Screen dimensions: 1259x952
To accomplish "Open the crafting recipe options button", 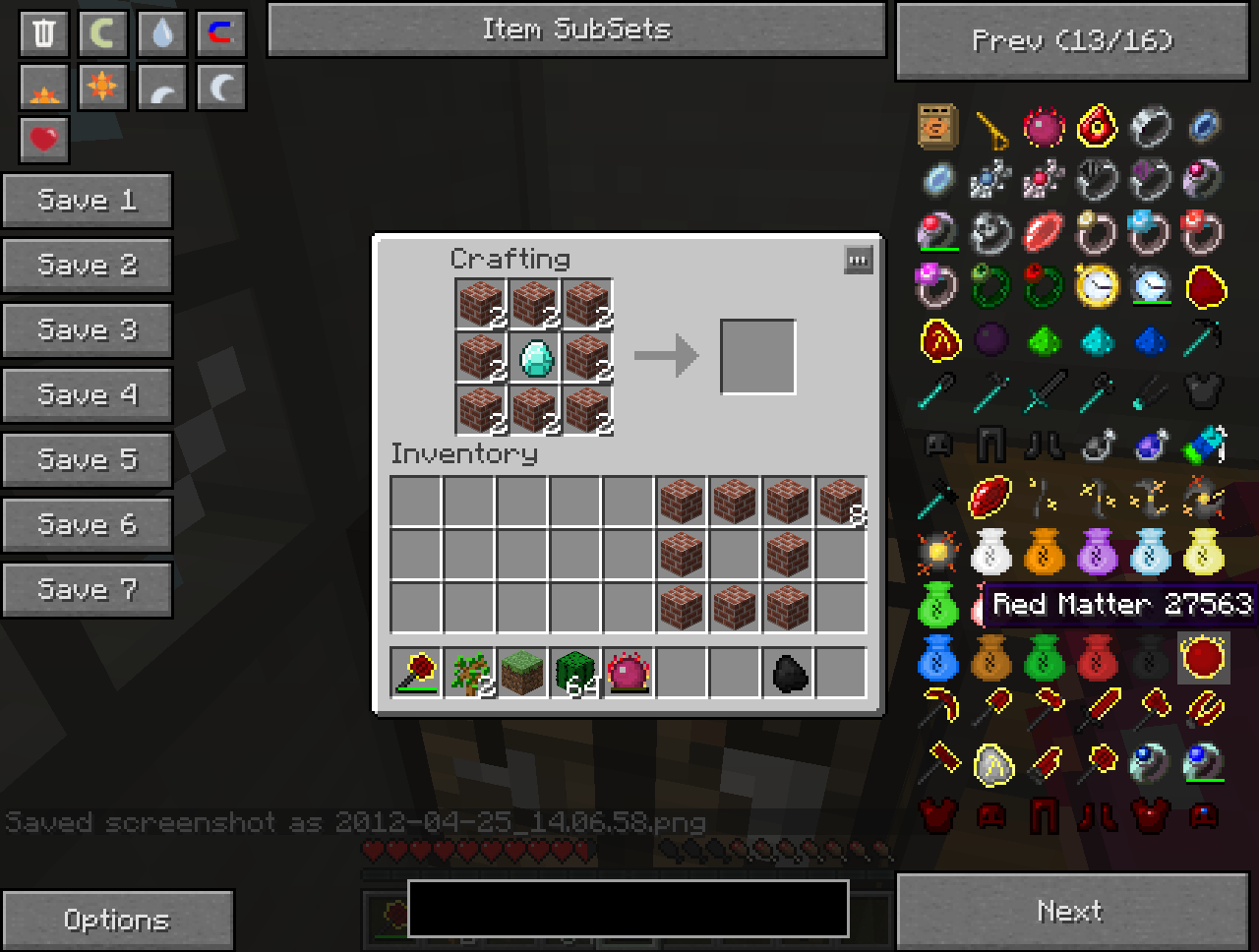I will coord(858,261).
